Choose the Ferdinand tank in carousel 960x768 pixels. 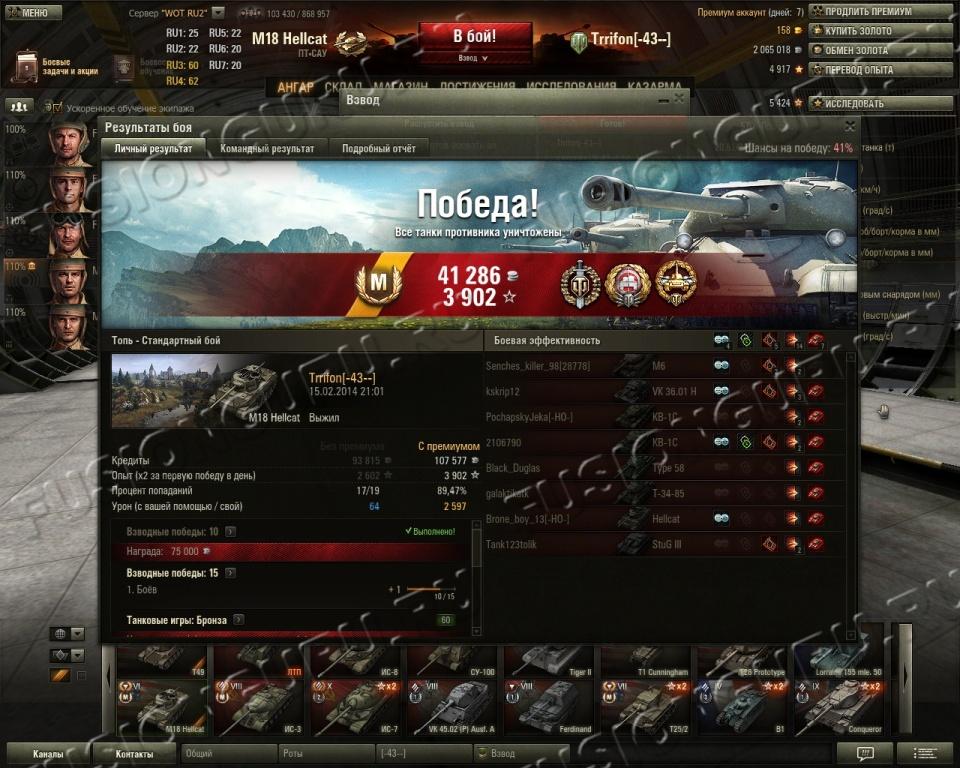tap(552, 706)
